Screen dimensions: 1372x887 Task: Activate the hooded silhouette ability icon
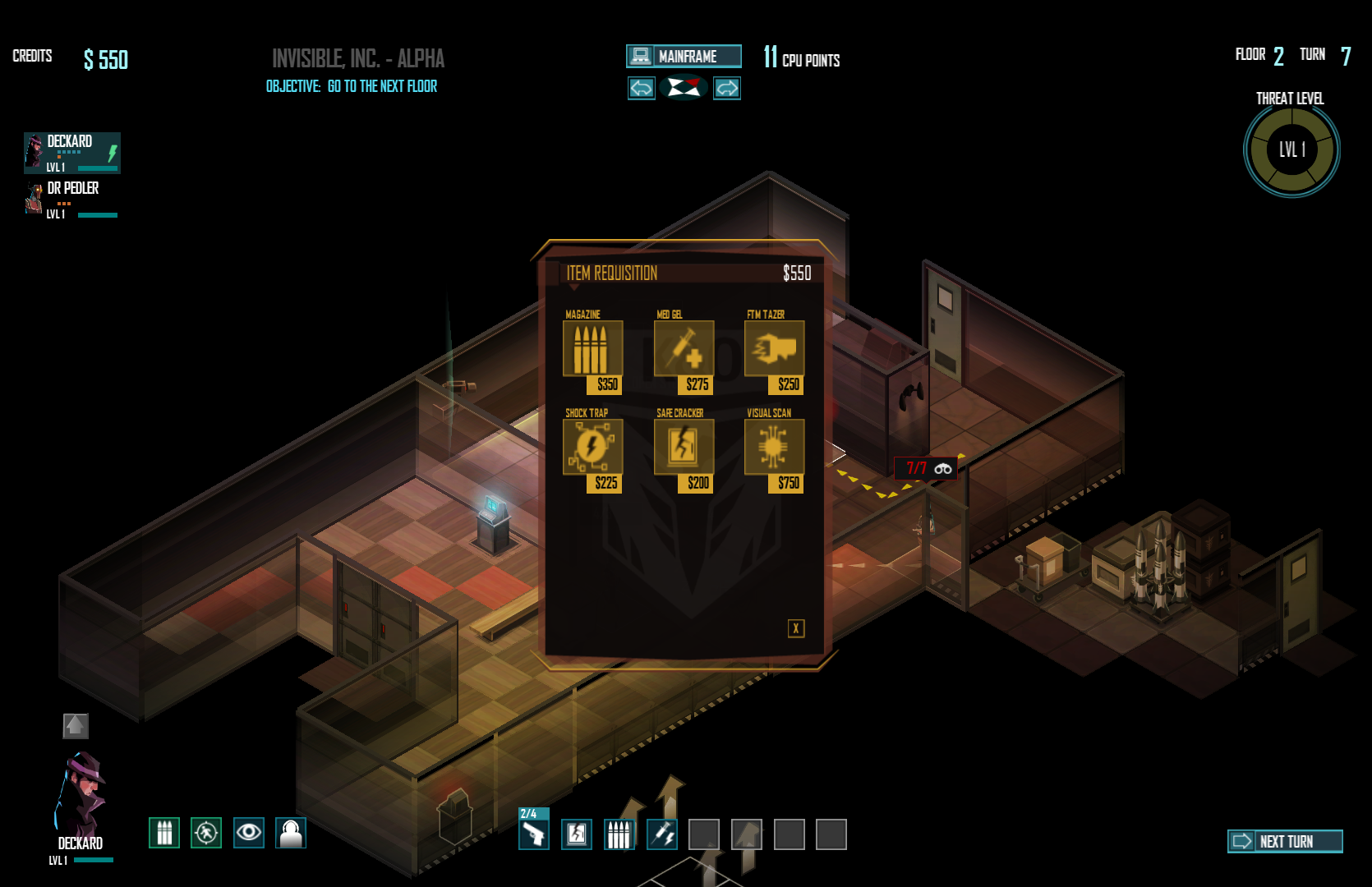pos(291,833)
